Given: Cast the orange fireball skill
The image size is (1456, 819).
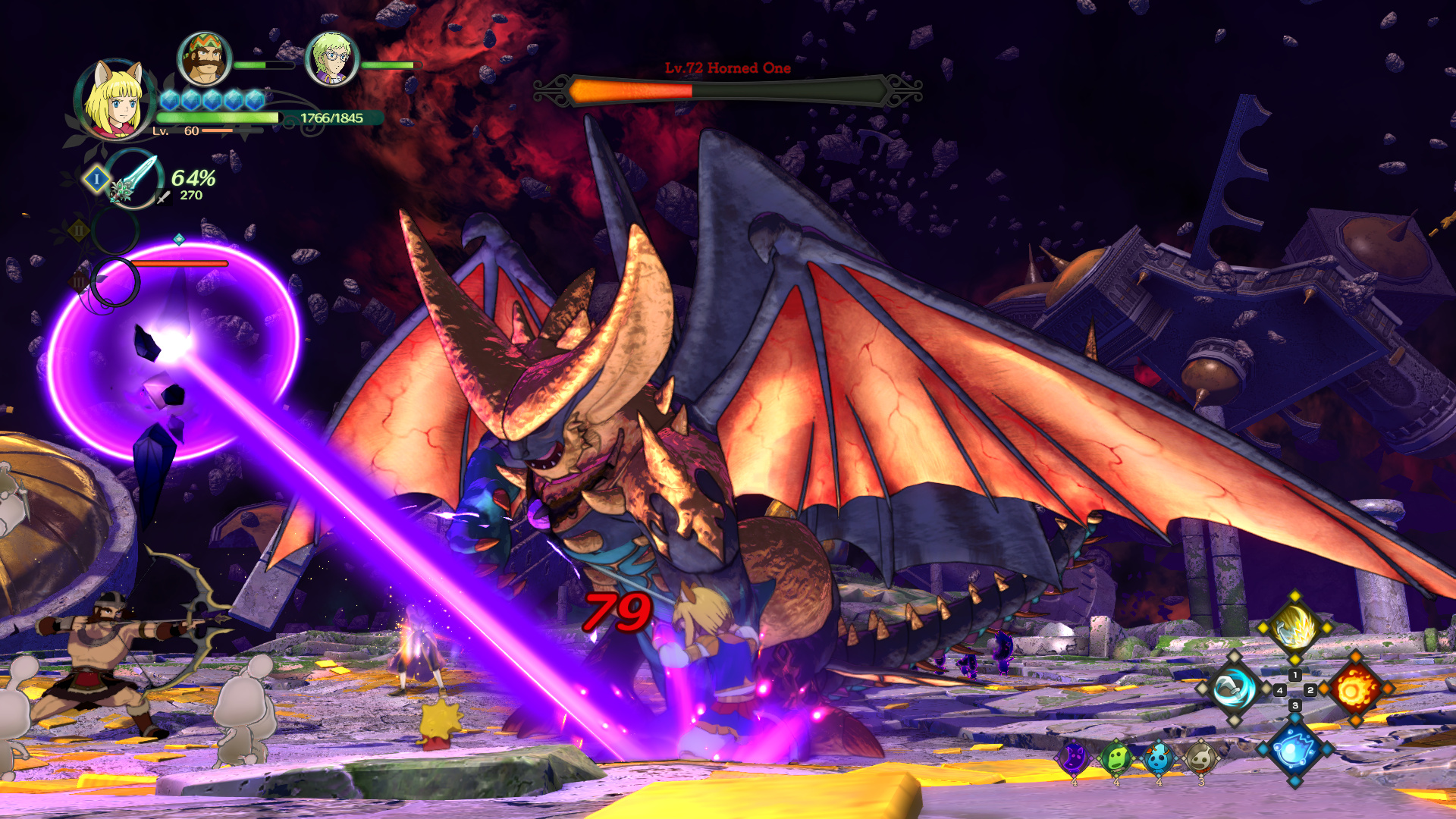Looking at the screenshot, I should [x=1356, y=689].
